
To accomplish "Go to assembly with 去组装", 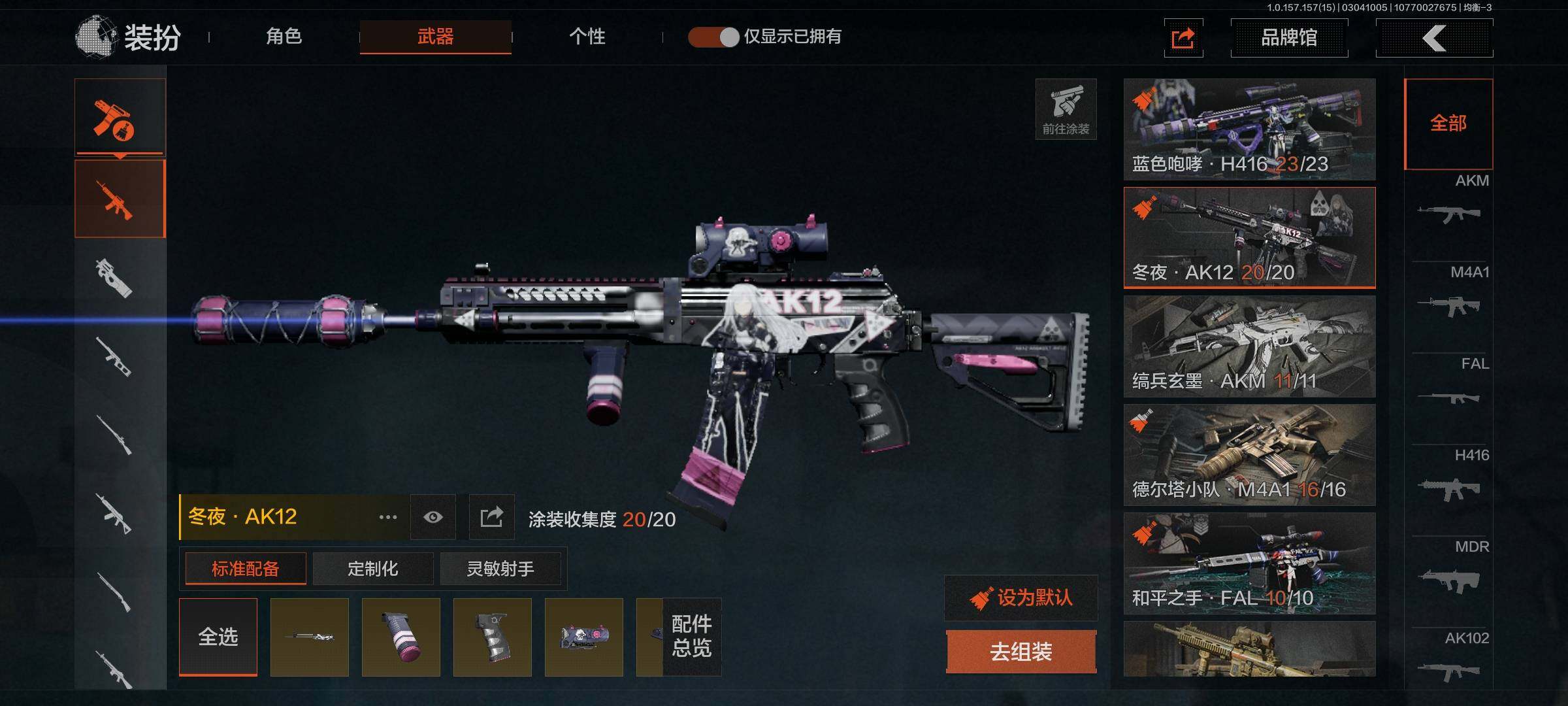I will click(1021, 652).
